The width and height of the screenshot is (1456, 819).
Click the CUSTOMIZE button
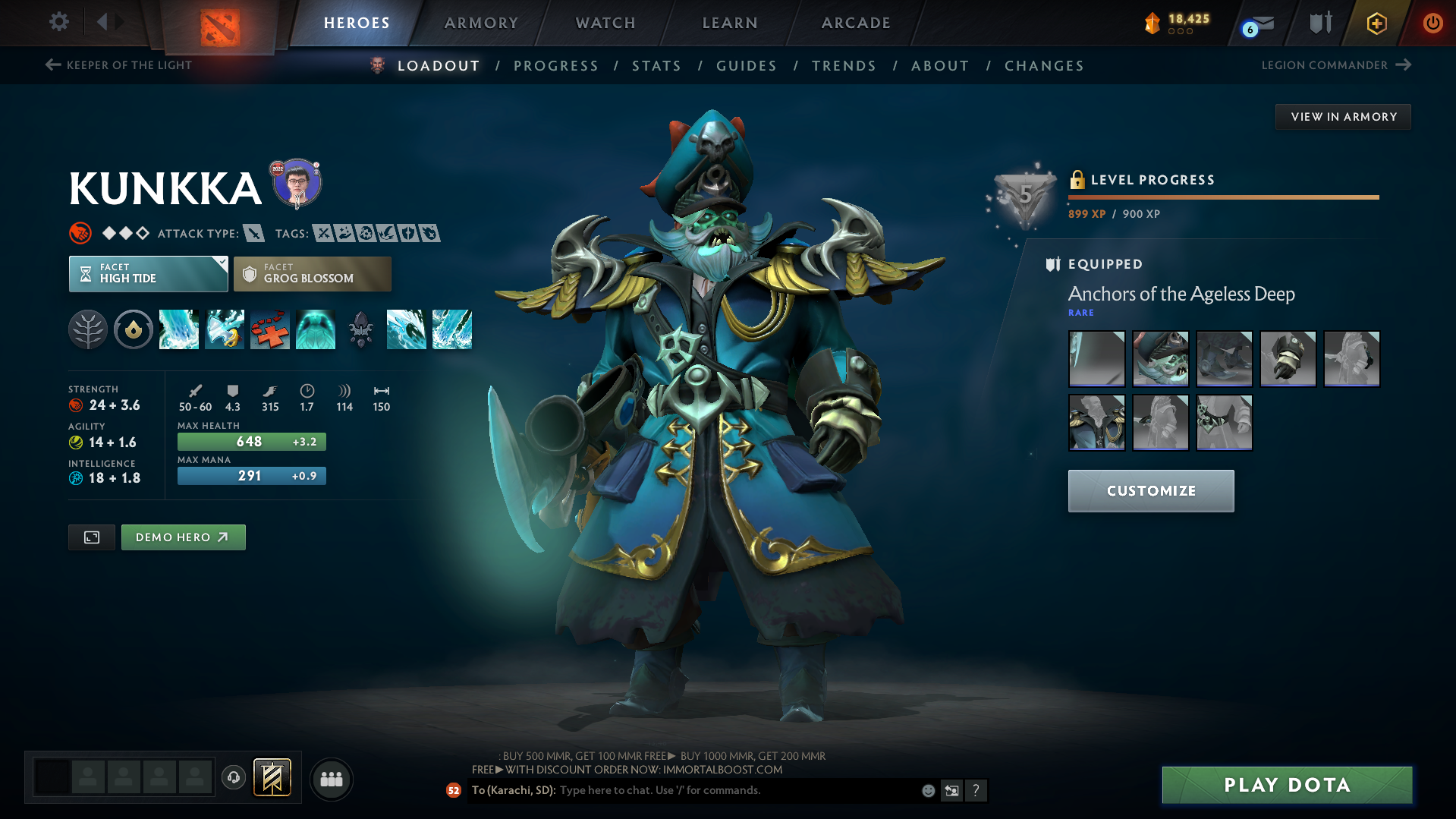1150,490
